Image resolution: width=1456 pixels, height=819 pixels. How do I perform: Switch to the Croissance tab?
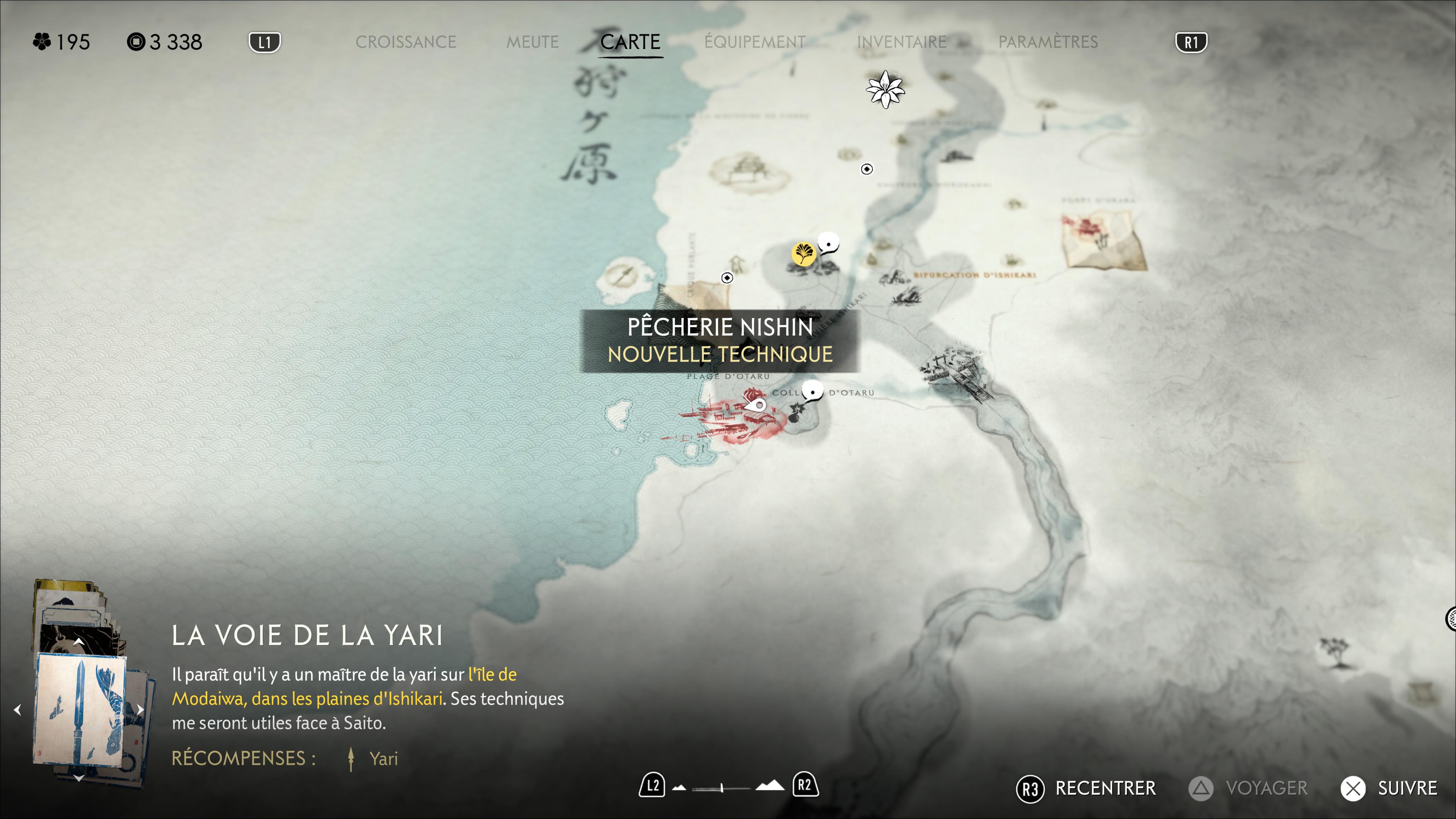pyautogui.click(x=405, y=42)
